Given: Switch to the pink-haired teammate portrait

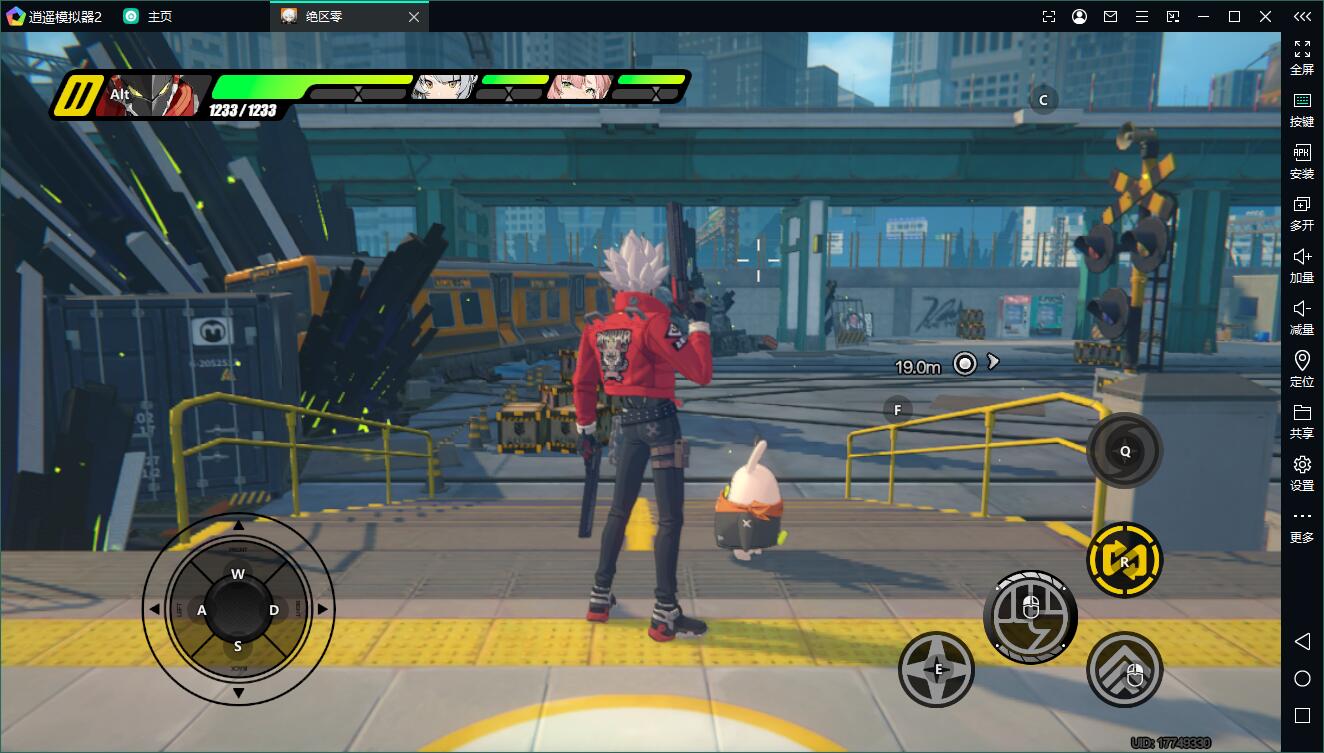Looking at the screenshot, I should (578, 87).
